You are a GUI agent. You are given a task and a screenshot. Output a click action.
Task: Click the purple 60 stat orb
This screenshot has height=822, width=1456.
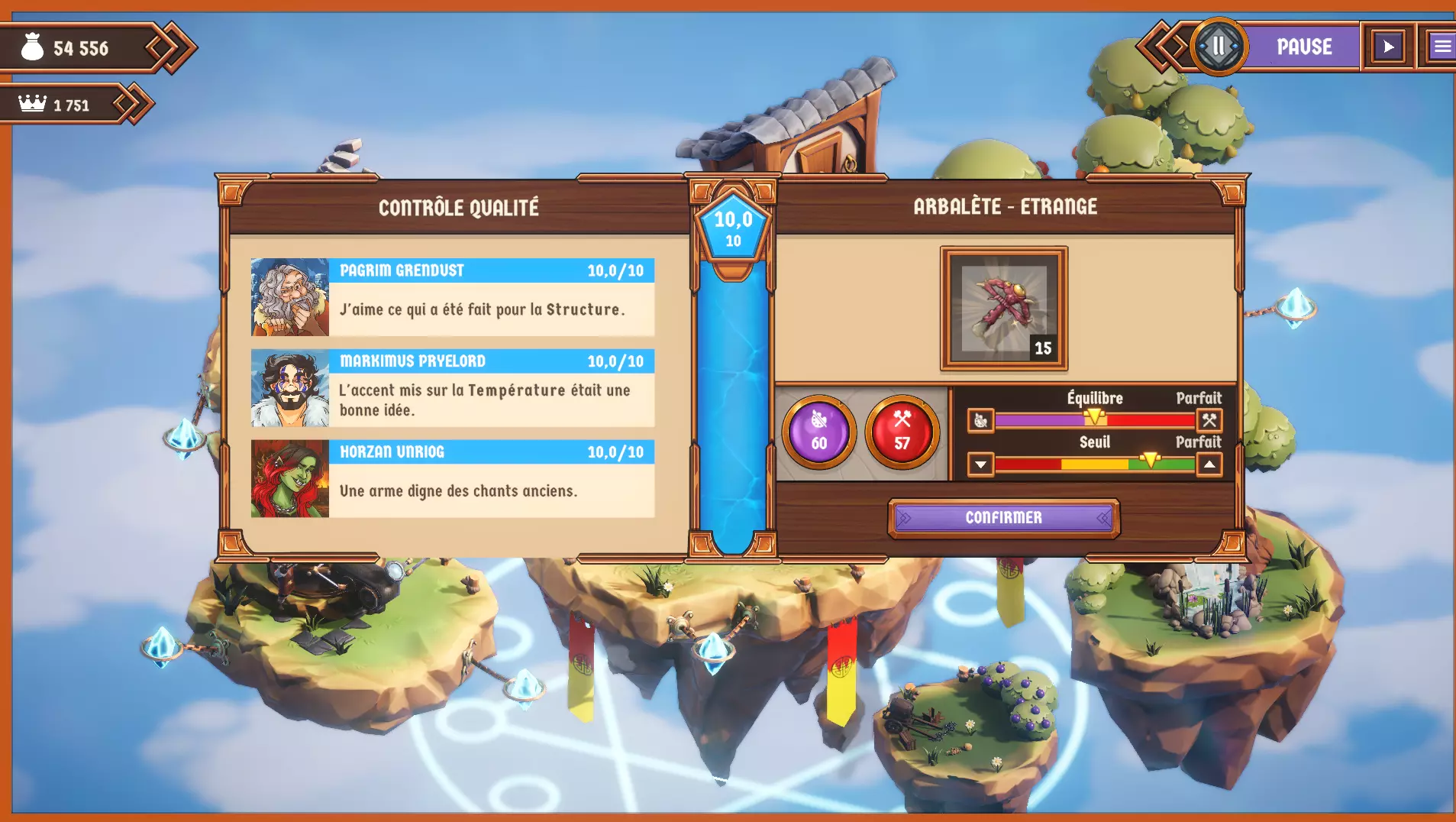click(818, 432)
